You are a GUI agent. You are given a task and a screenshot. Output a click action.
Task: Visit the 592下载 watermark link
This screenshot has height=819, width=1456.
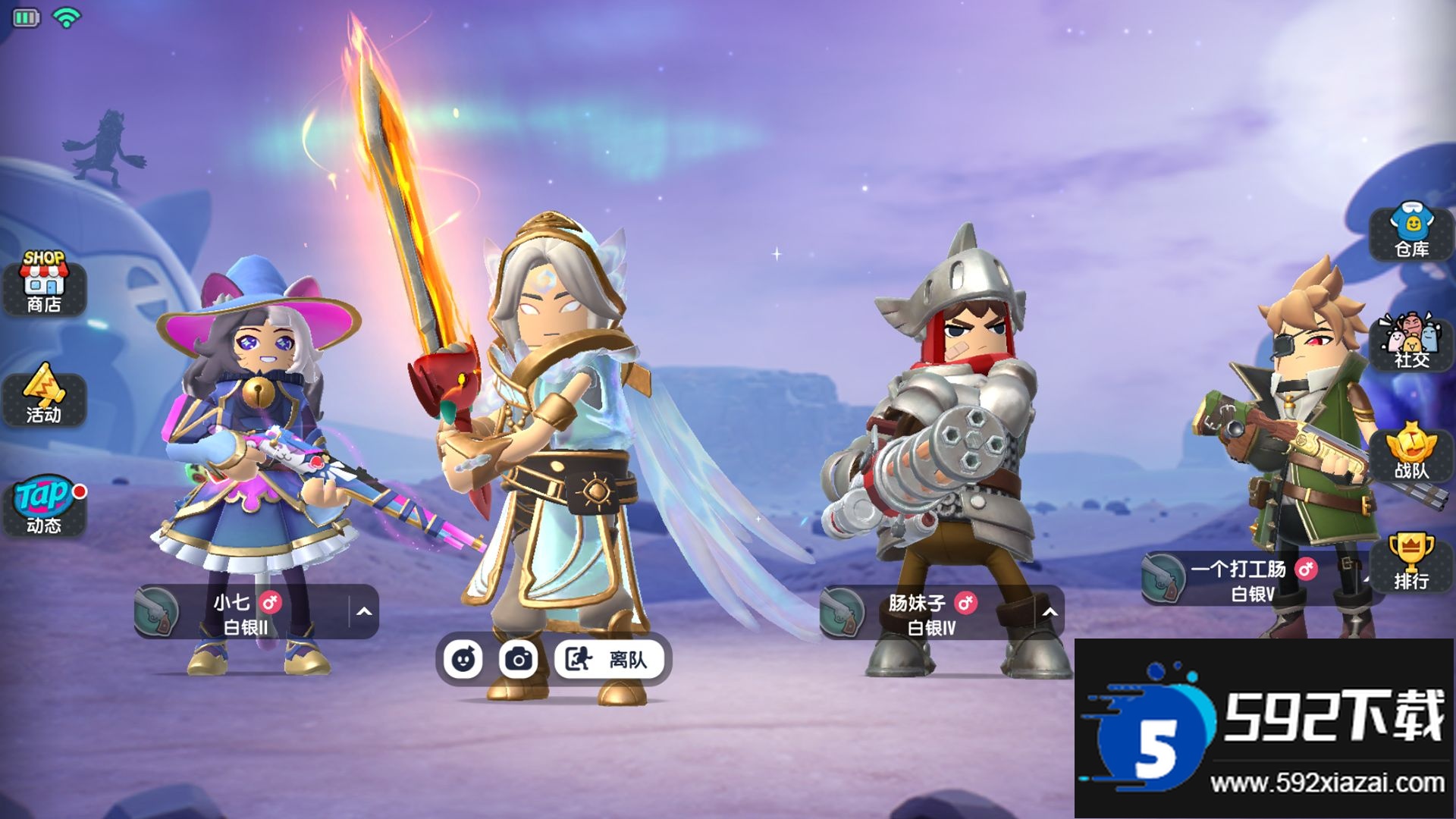[1264, 730]
